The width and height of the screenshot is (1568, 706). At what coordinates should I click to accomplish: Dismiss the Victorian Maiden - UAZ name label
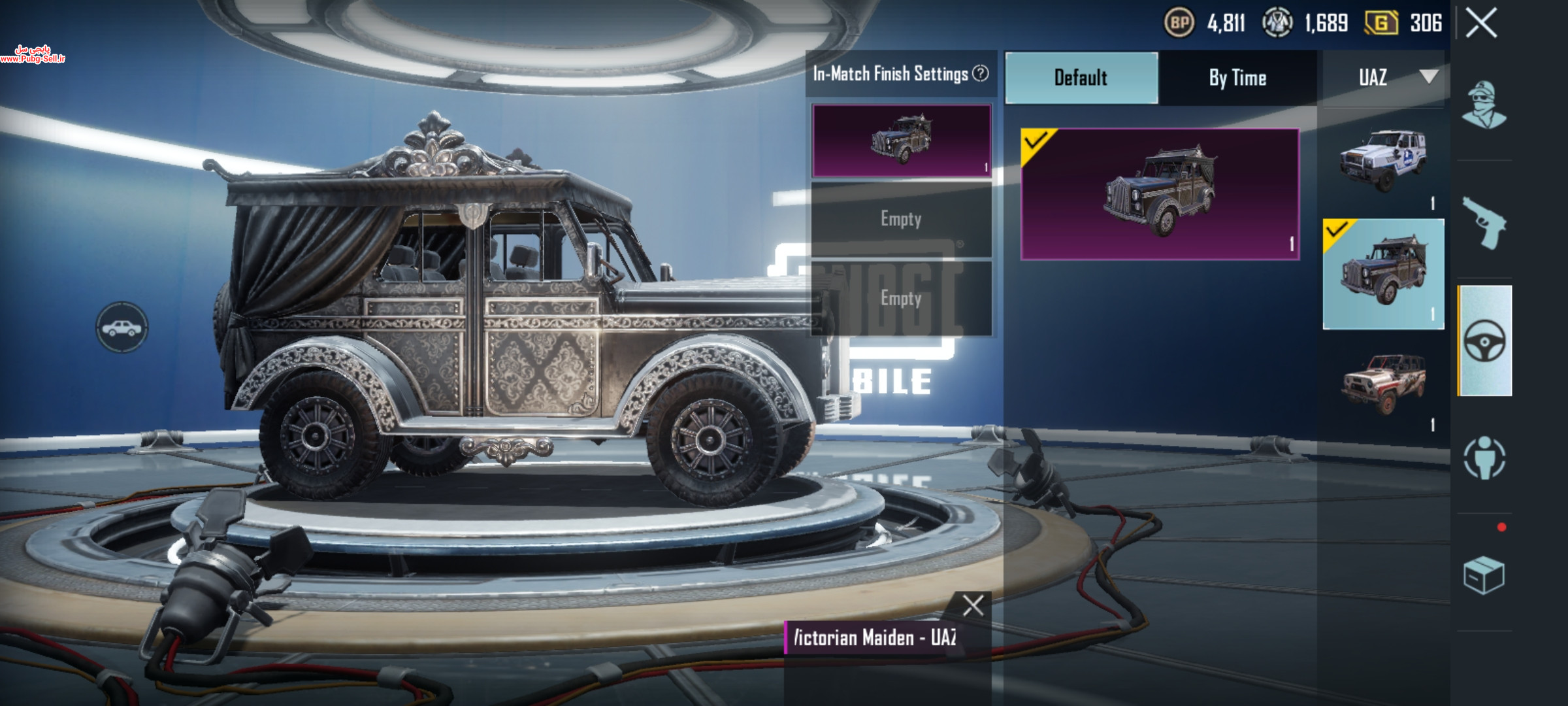[973, 605]
